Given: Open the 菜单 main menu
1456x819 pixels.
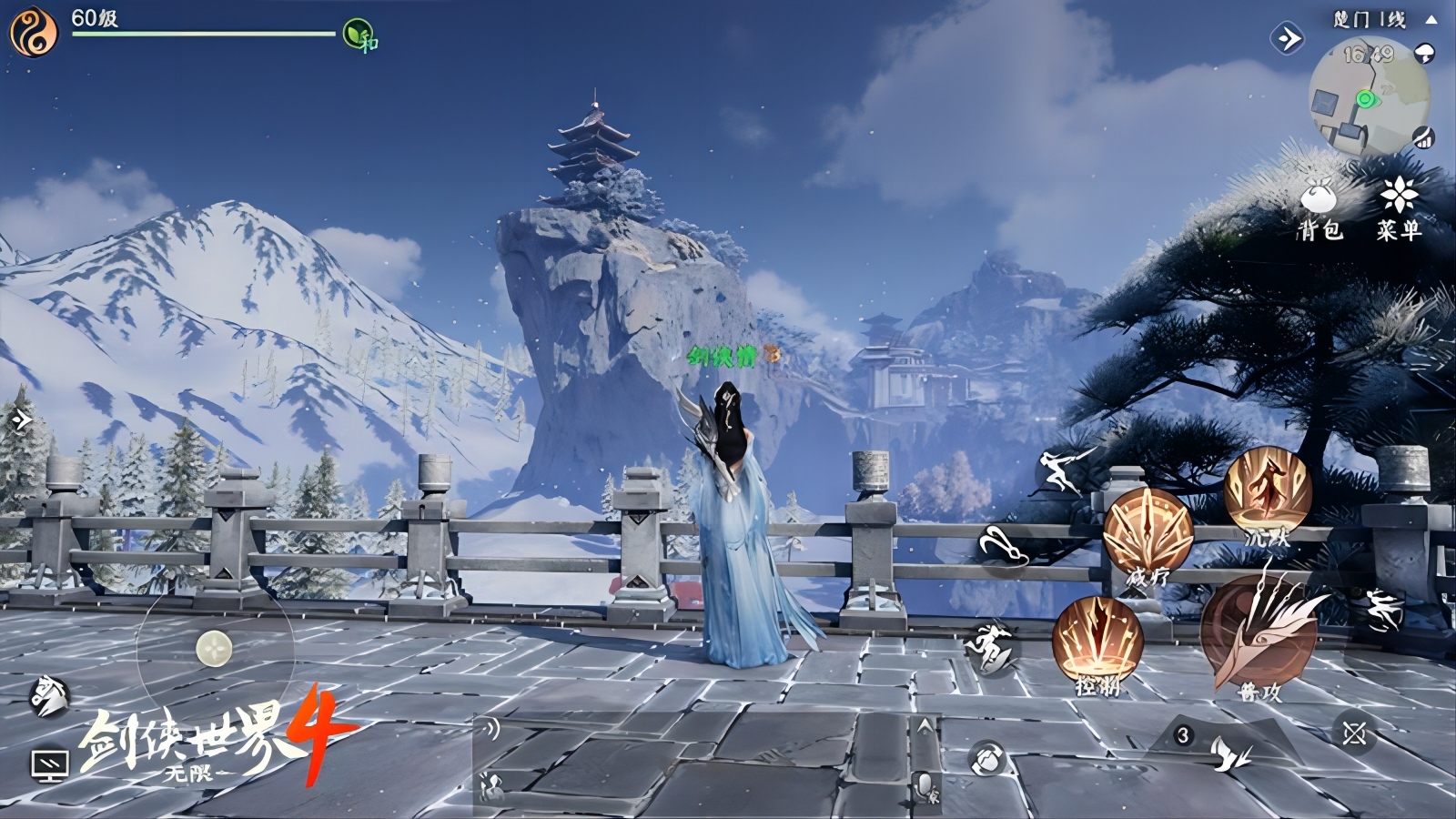Looking at the screenshot, I should point(1398,208).
